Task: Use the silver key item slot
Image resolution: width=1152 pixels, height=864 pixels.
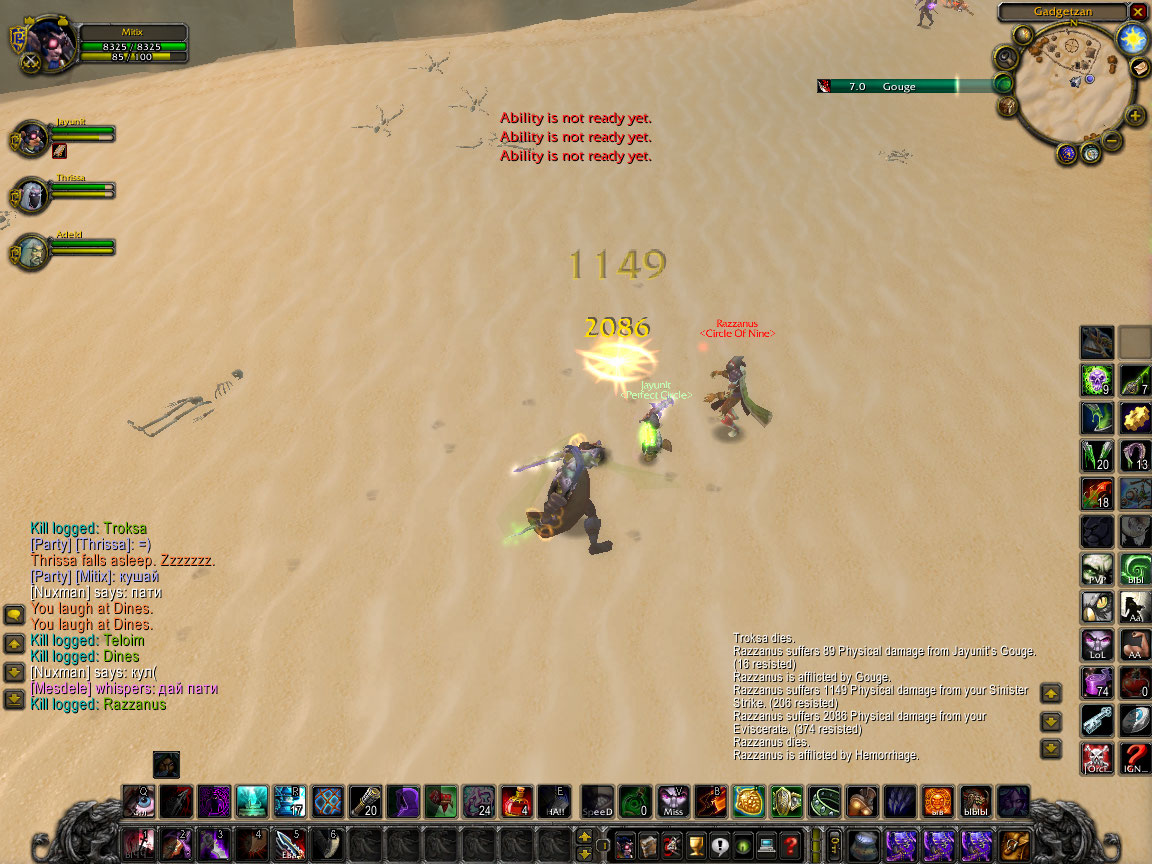Action: 1097,720
